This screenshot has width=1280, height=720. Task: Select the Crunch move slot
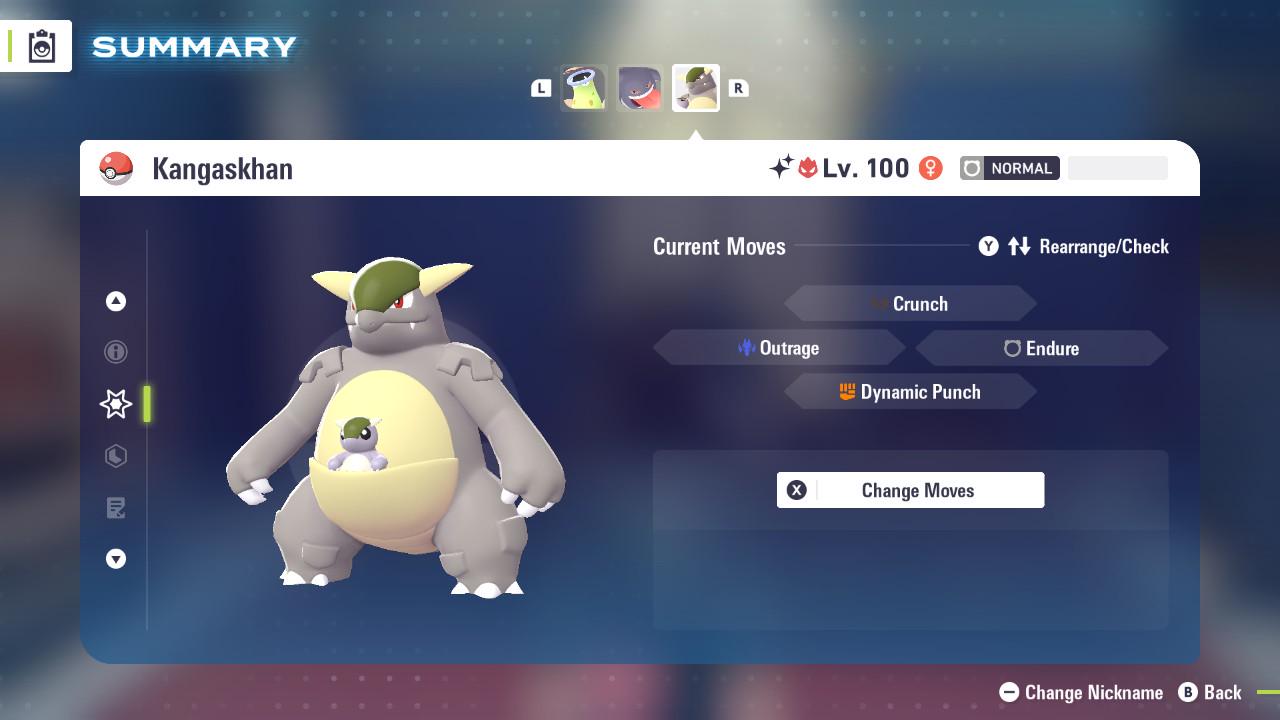910,303
